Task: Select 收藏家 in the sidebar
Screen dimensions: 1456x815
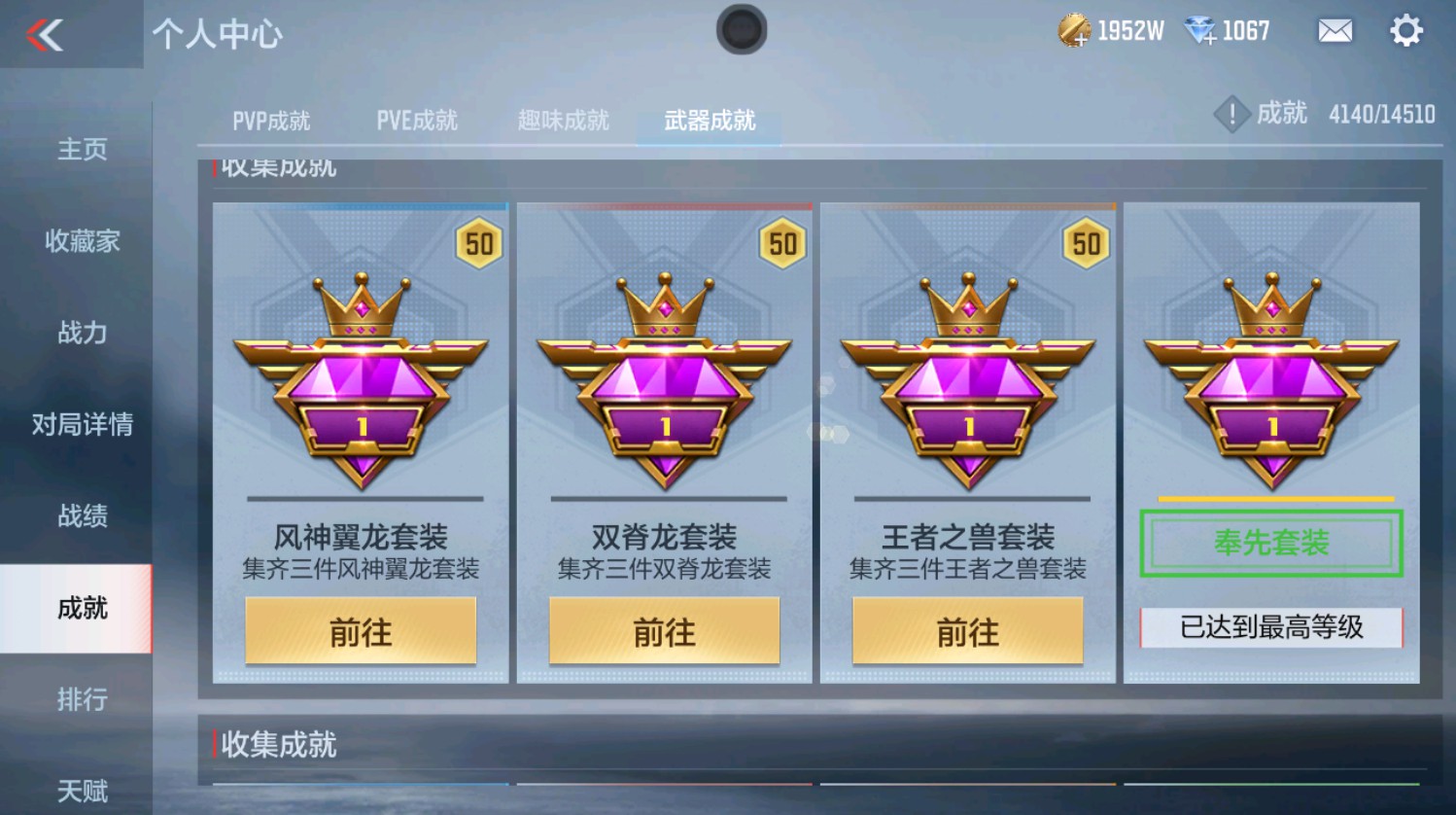Action: [x=80, y=242]
